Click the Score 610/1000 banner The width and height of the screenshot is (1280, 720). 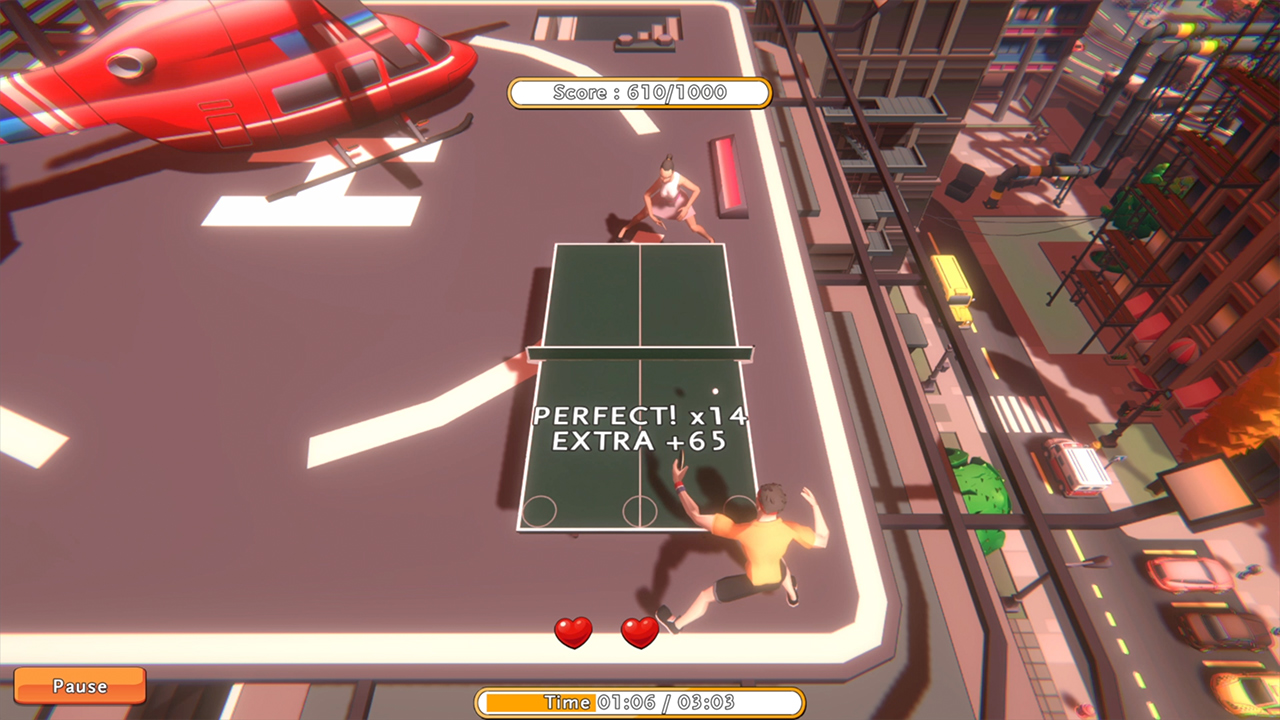[640, 92]
